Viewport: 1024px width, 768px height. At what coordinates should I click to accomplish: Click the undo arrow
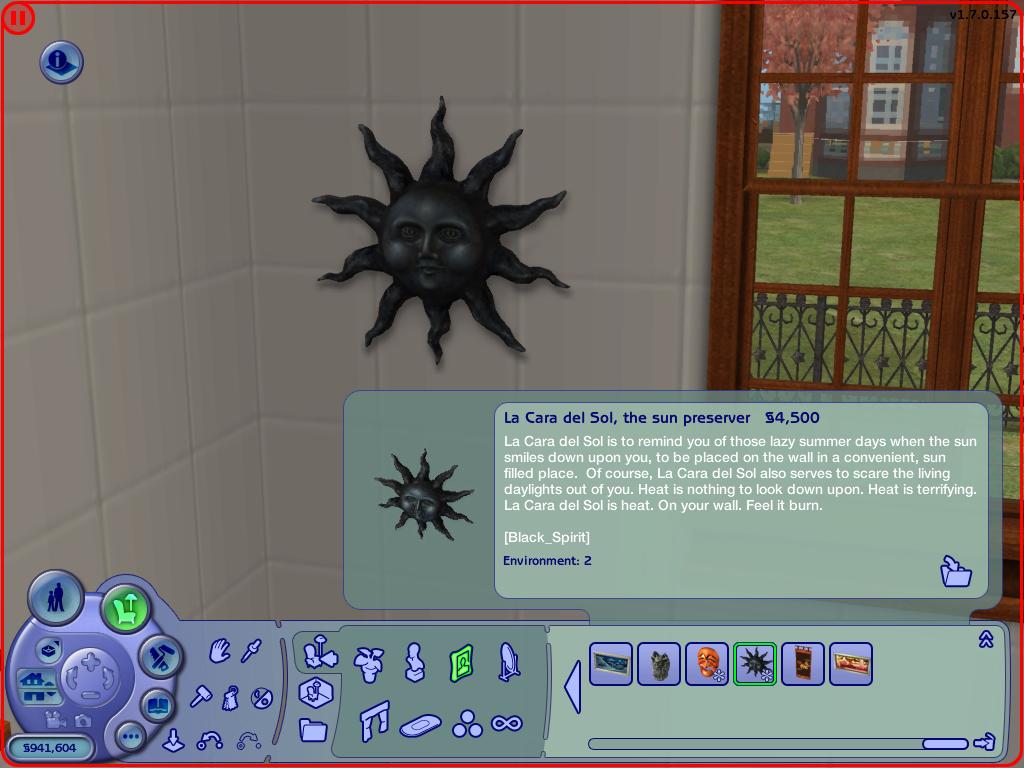(211, 740)
